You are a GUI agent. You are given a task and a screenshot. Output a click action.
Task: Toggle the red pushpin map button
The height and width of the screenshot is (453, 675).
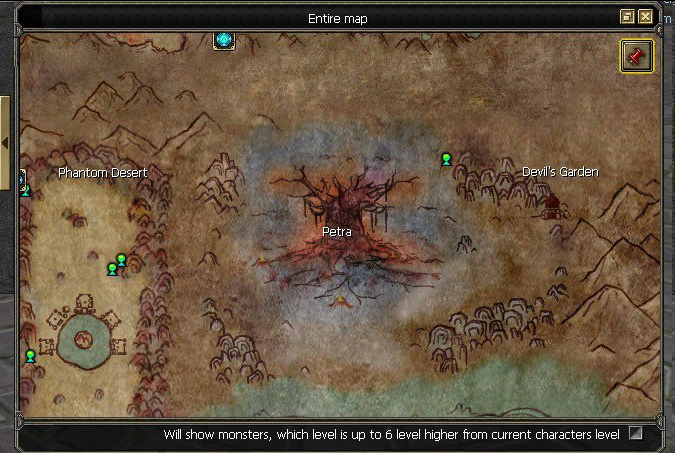pos(636,56)
